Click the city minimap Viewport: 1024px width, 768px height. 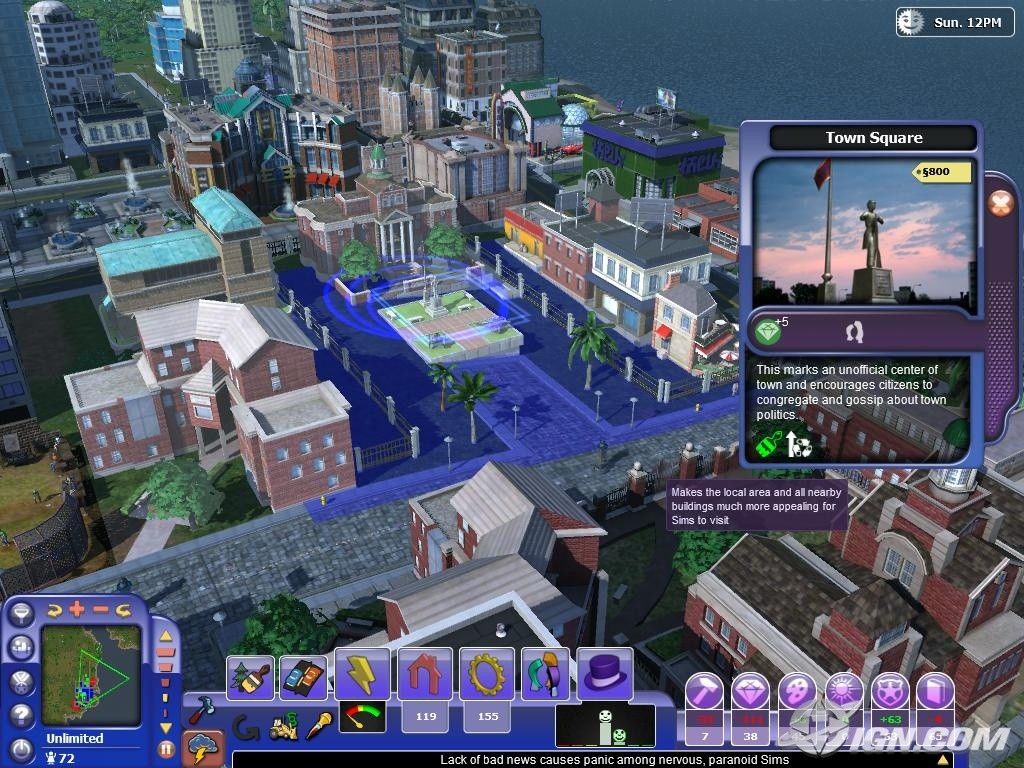[x=90, y=675]
